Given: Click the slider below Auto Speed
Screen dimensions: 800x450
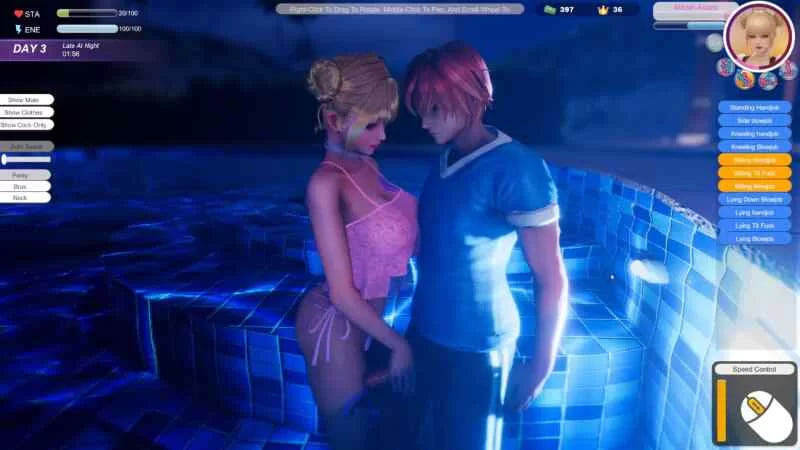Looking at the screenshot, I should [x=27, y=159].
